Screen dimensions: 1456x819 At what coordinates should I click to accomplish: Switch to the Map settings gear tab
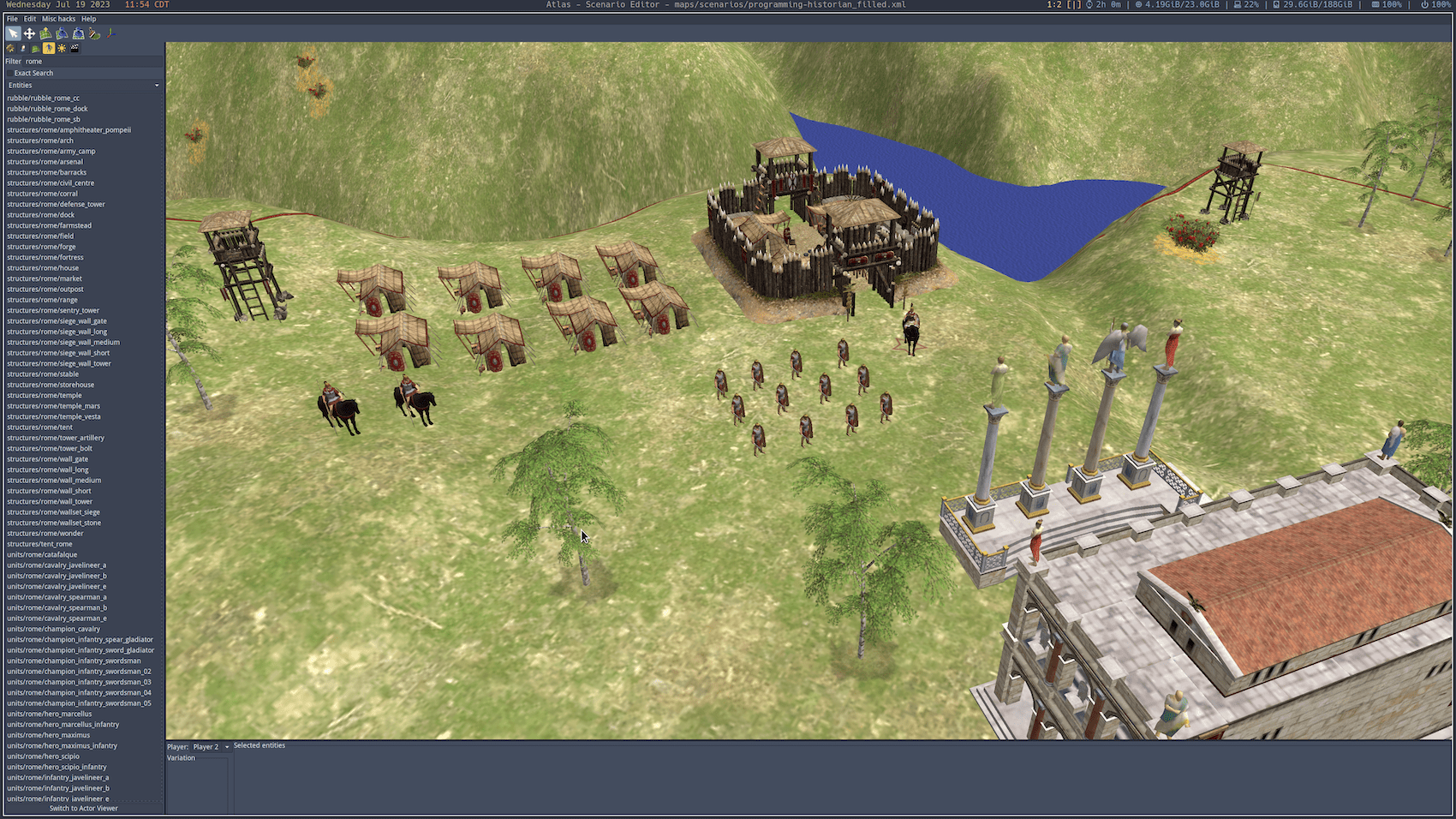11,48
